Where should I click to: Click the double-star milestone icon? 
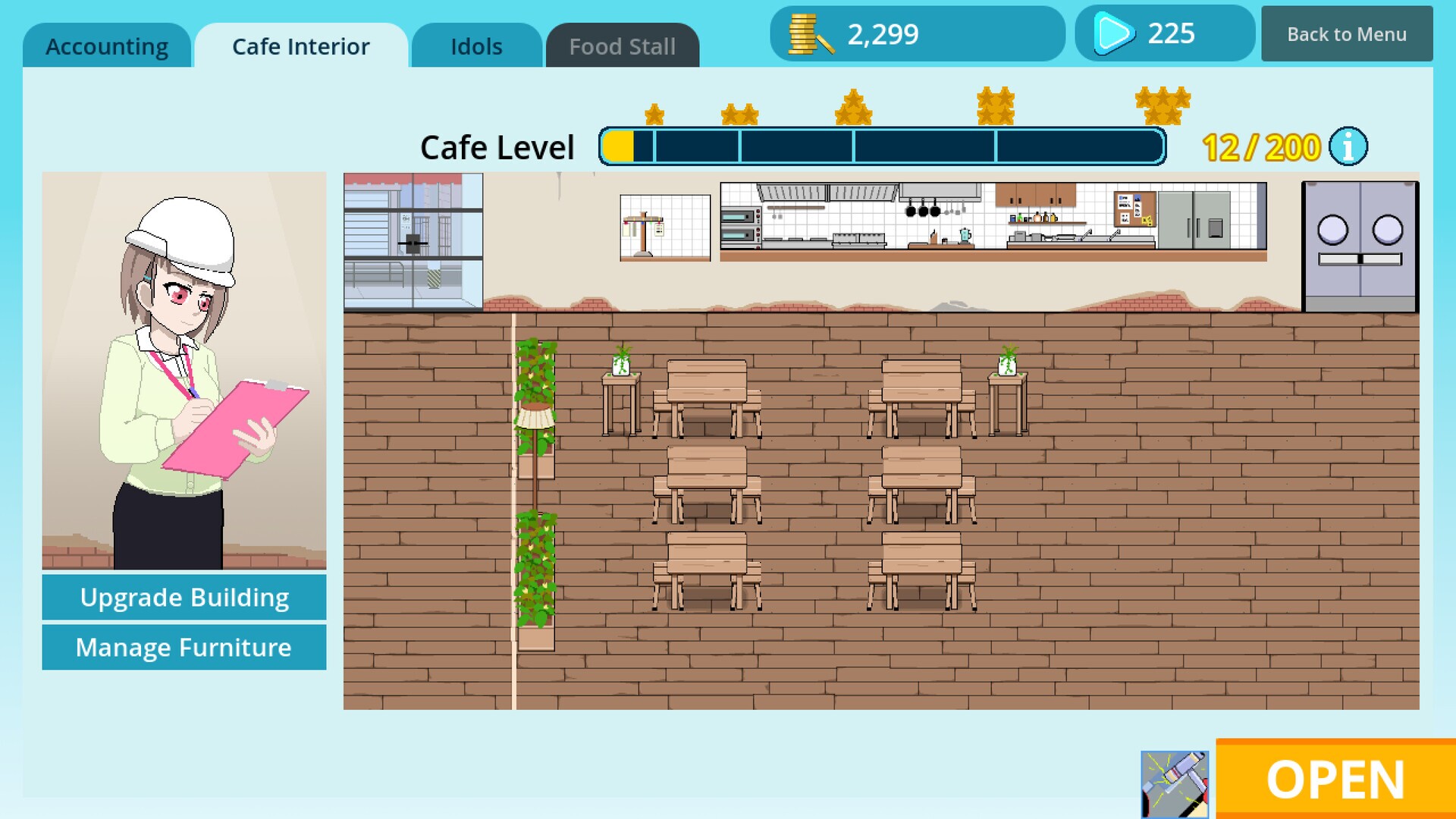(739, 112)
